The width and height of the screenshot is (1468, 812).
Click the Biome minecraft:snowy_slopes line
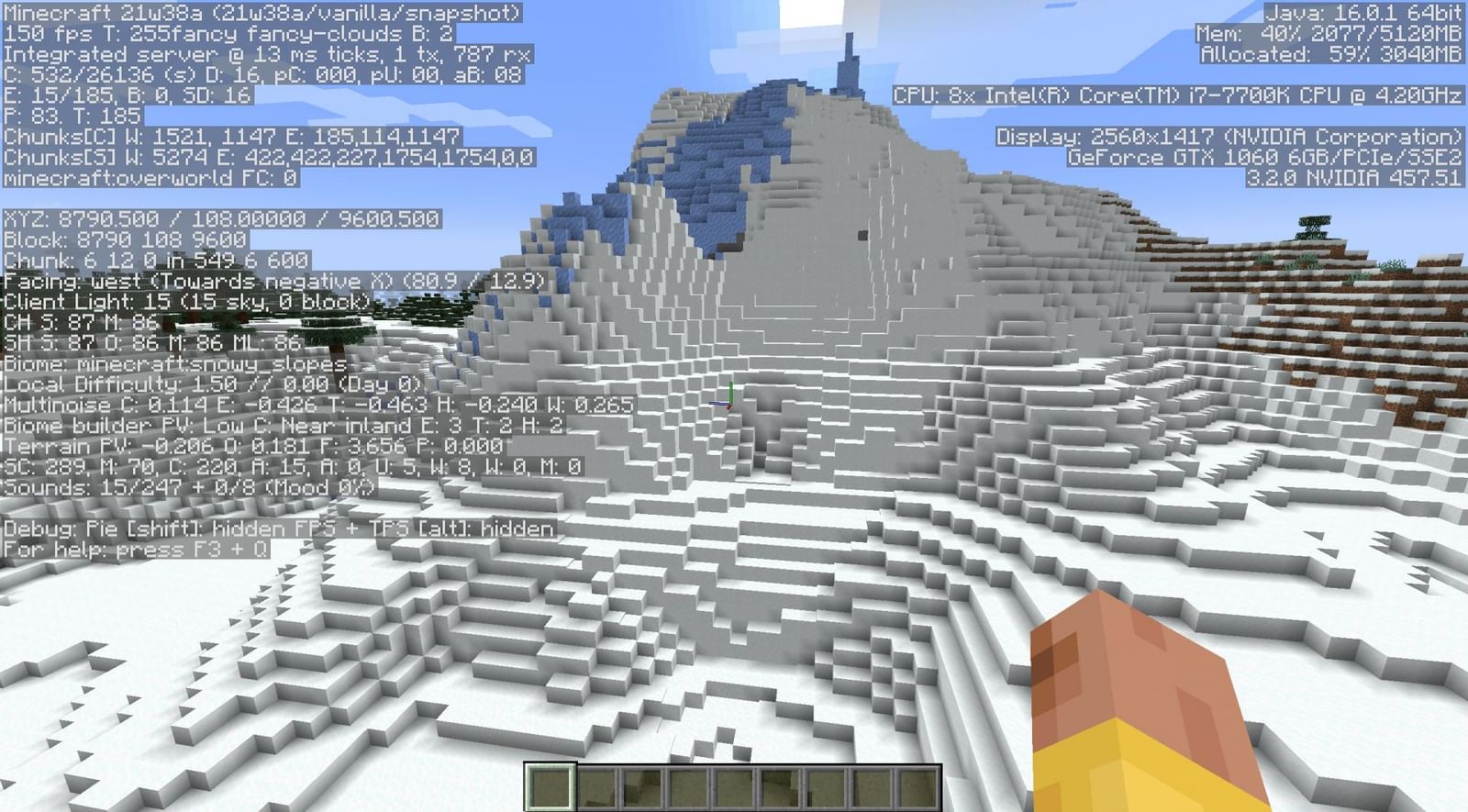coord(174,363)
